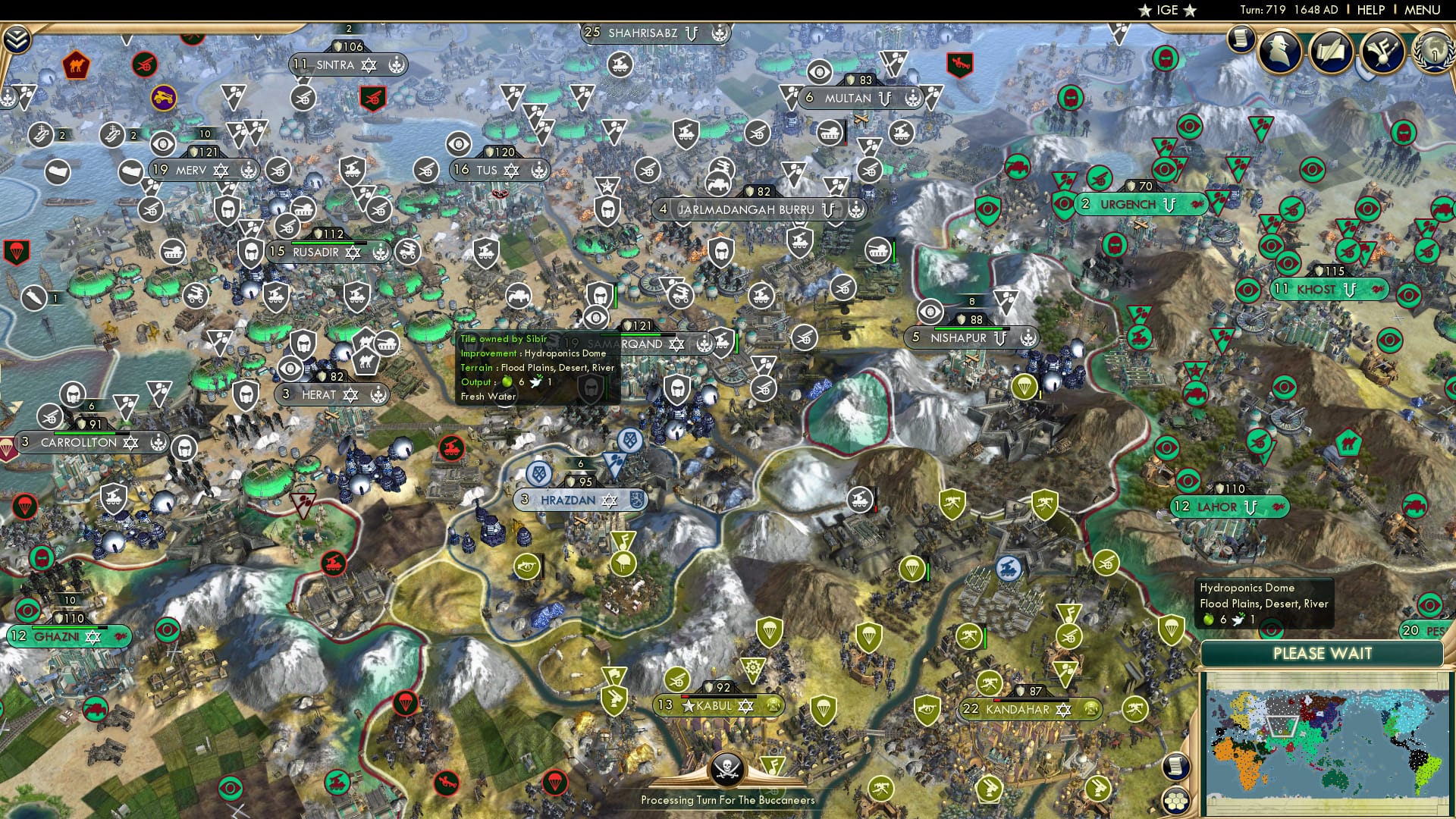Click HELP in the top bar
Viewport: 1456px width, 819px height.
pos(1370,10)
